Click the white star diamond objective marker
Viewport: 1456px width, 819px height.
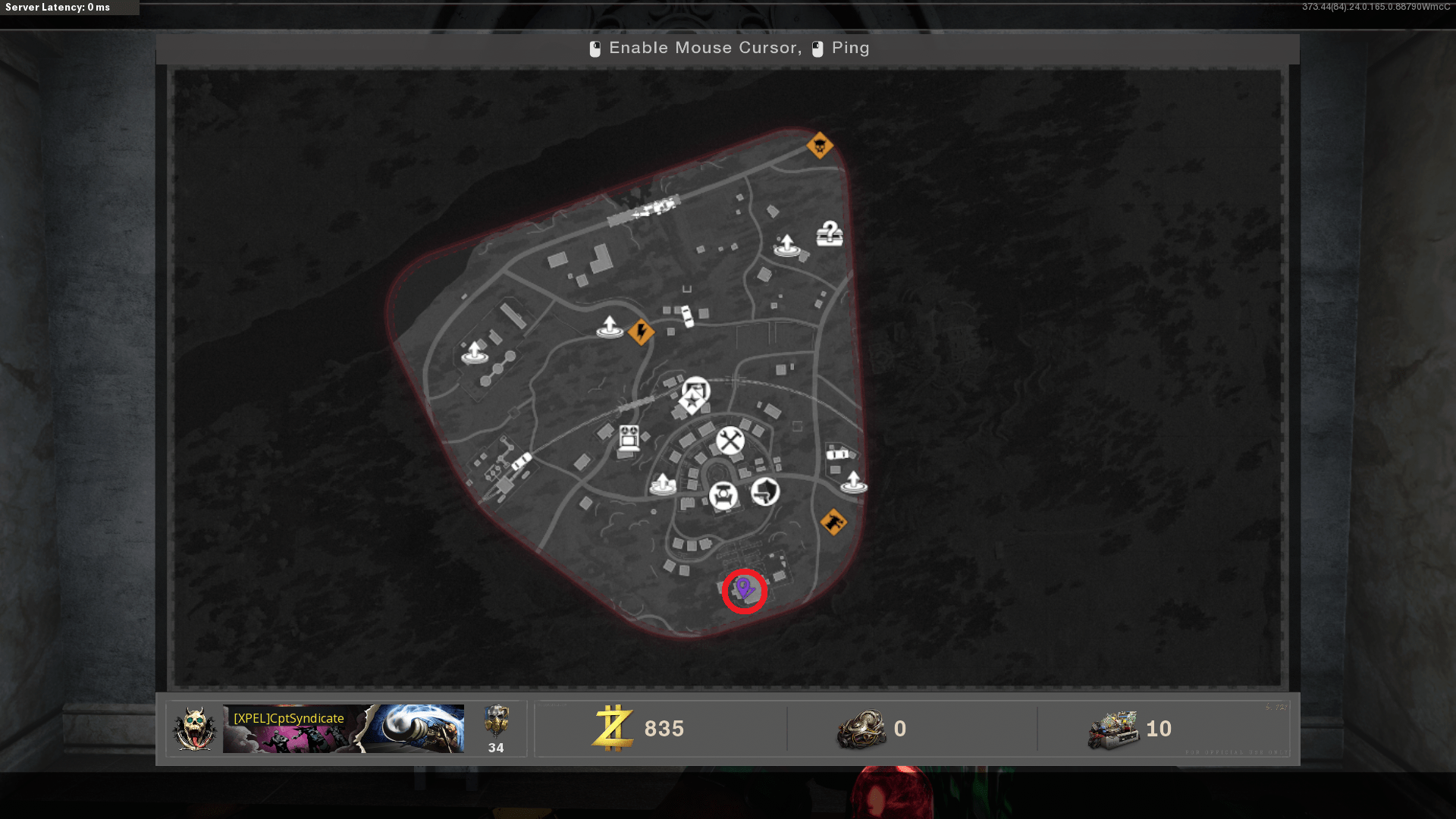pyautogui.click(x=692, y=402)
